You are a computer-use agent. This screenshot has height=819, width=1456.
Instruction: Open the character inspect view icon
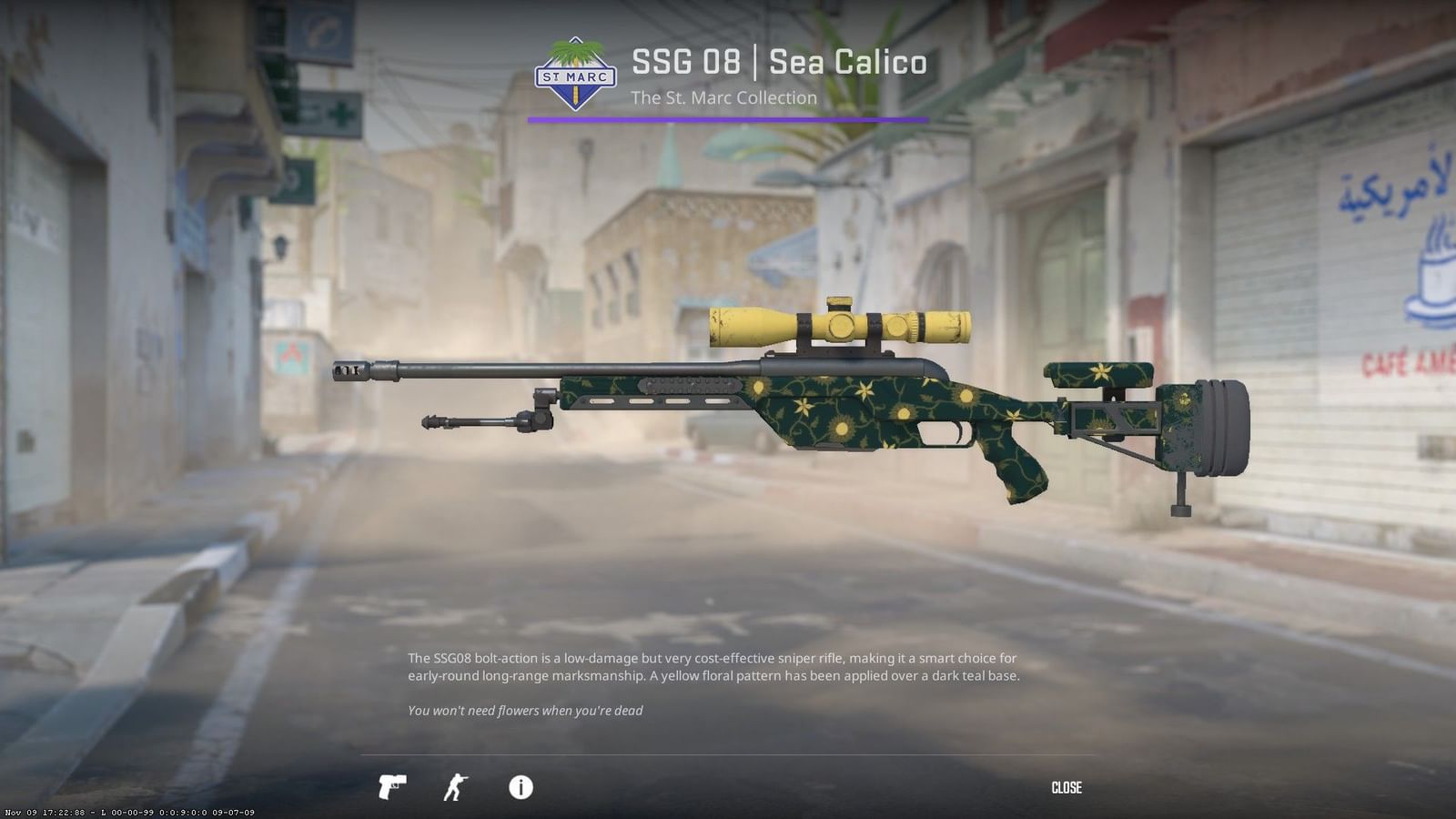456,787
